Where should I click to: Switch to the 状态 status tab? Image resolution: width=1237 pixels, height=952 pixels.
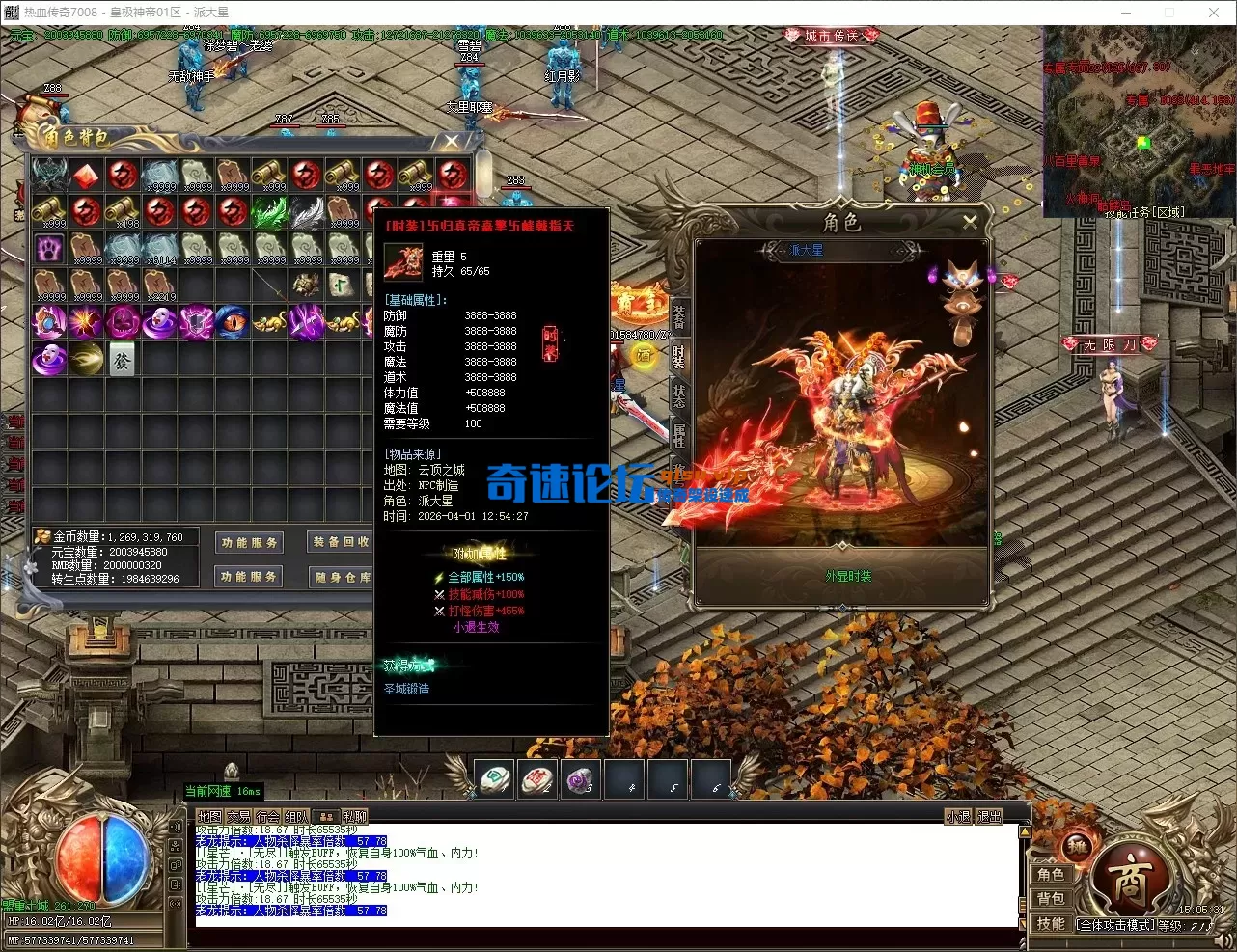click(x=679, y=394)
